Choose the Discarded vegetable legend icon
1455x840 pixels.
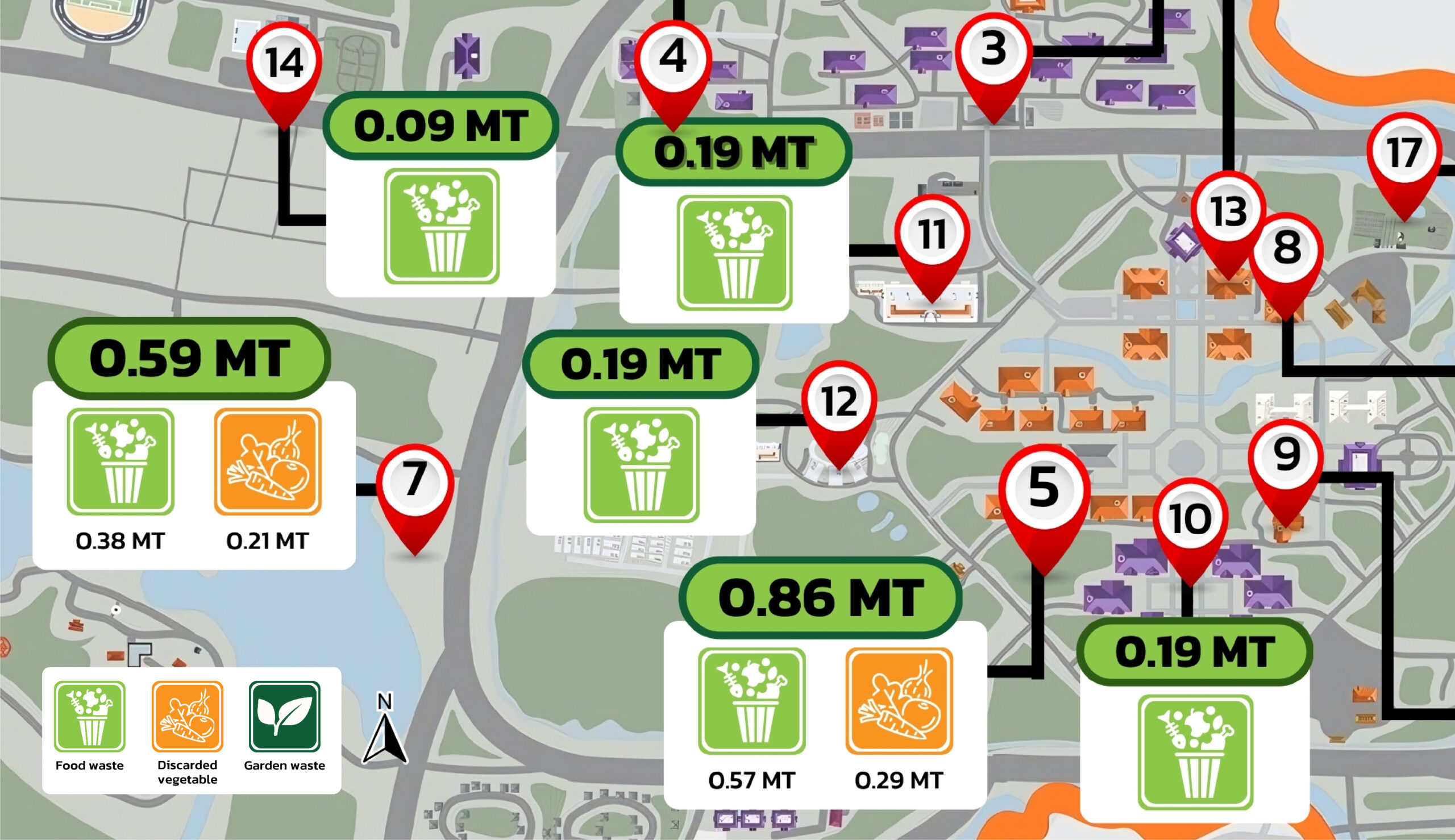tap(187, 717)
